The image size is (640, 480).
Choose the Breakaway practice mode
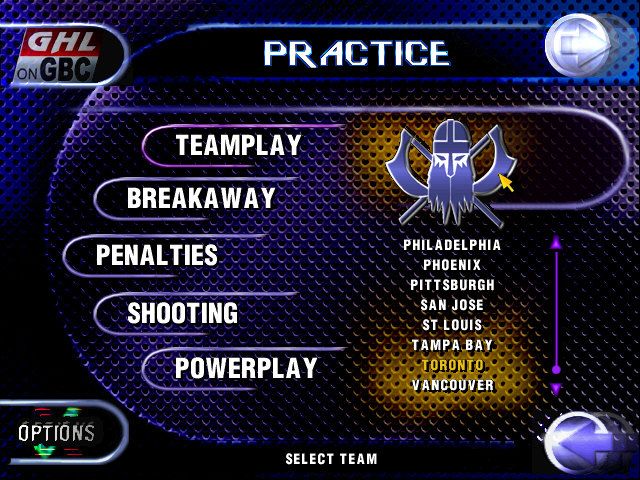[200, 198]
